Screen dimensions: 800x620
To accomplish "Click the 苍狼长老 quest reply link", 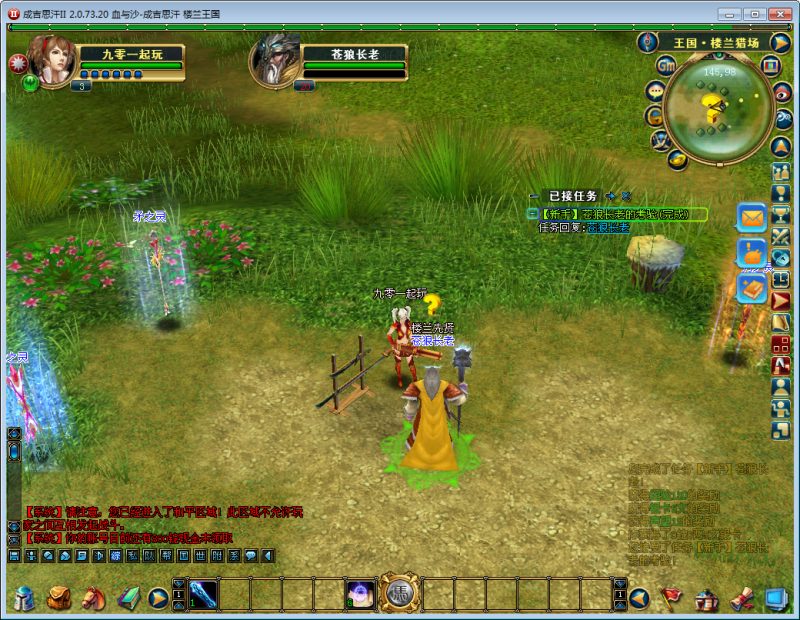I will click(609, 228).
